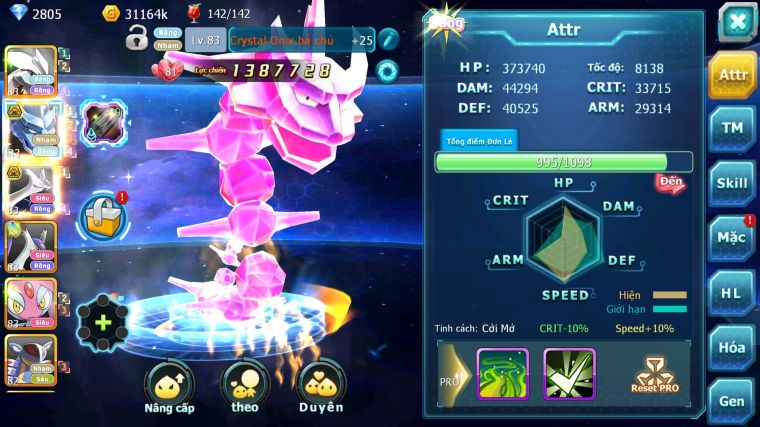This screenshot has height=427, width=760.
Task: Switch to the HL tab
Action: pyautogui.click(x=732, y=293)
